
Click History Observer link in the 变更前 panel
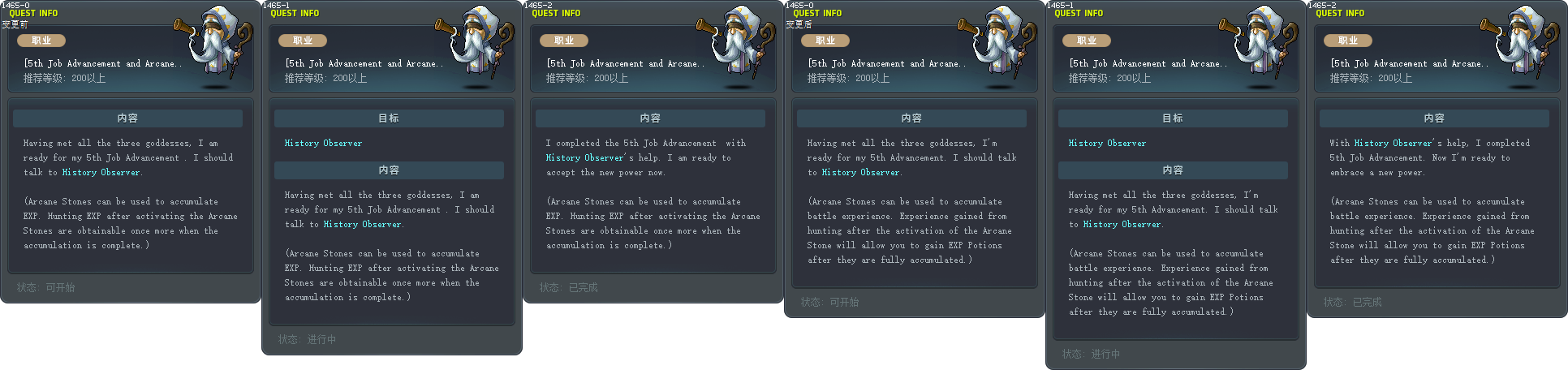point(101,172)
